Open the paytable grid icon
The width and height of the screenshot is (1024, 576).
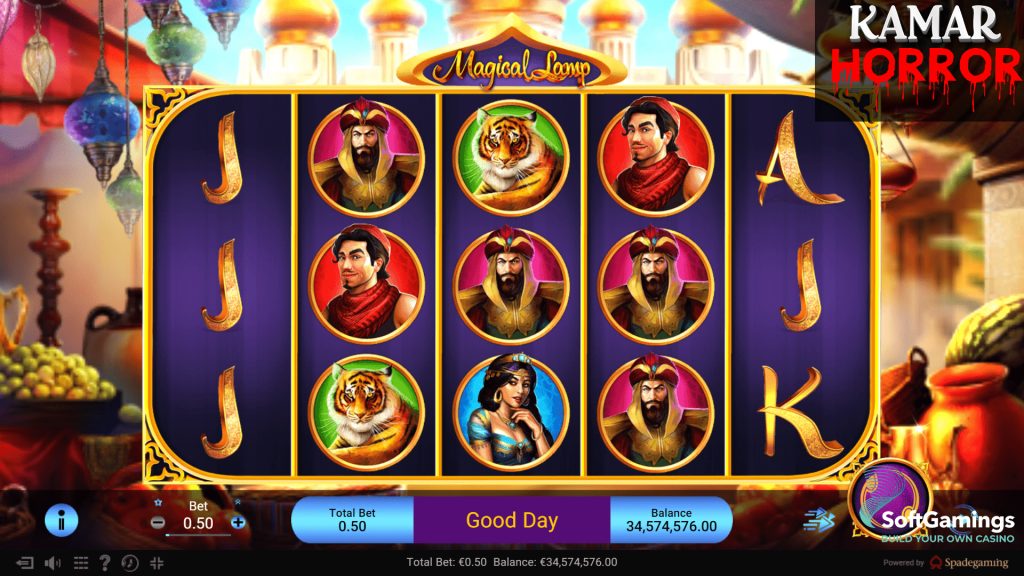pyautogui.click(x=81, y=563)
